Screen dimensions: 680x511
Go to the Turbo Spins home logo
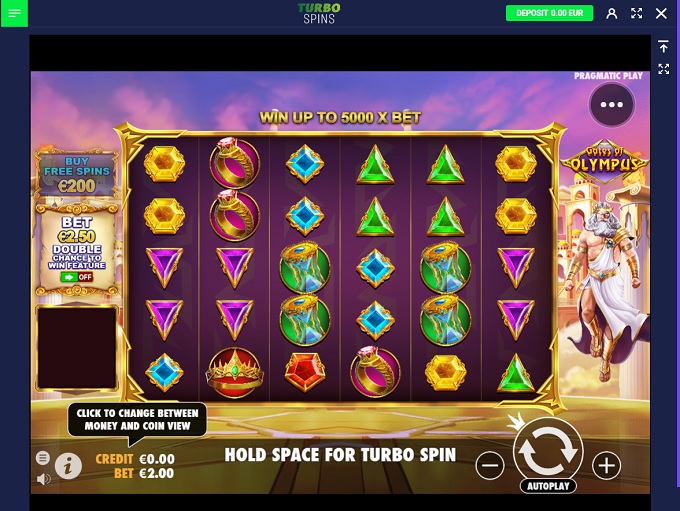(x=319, y=13)
